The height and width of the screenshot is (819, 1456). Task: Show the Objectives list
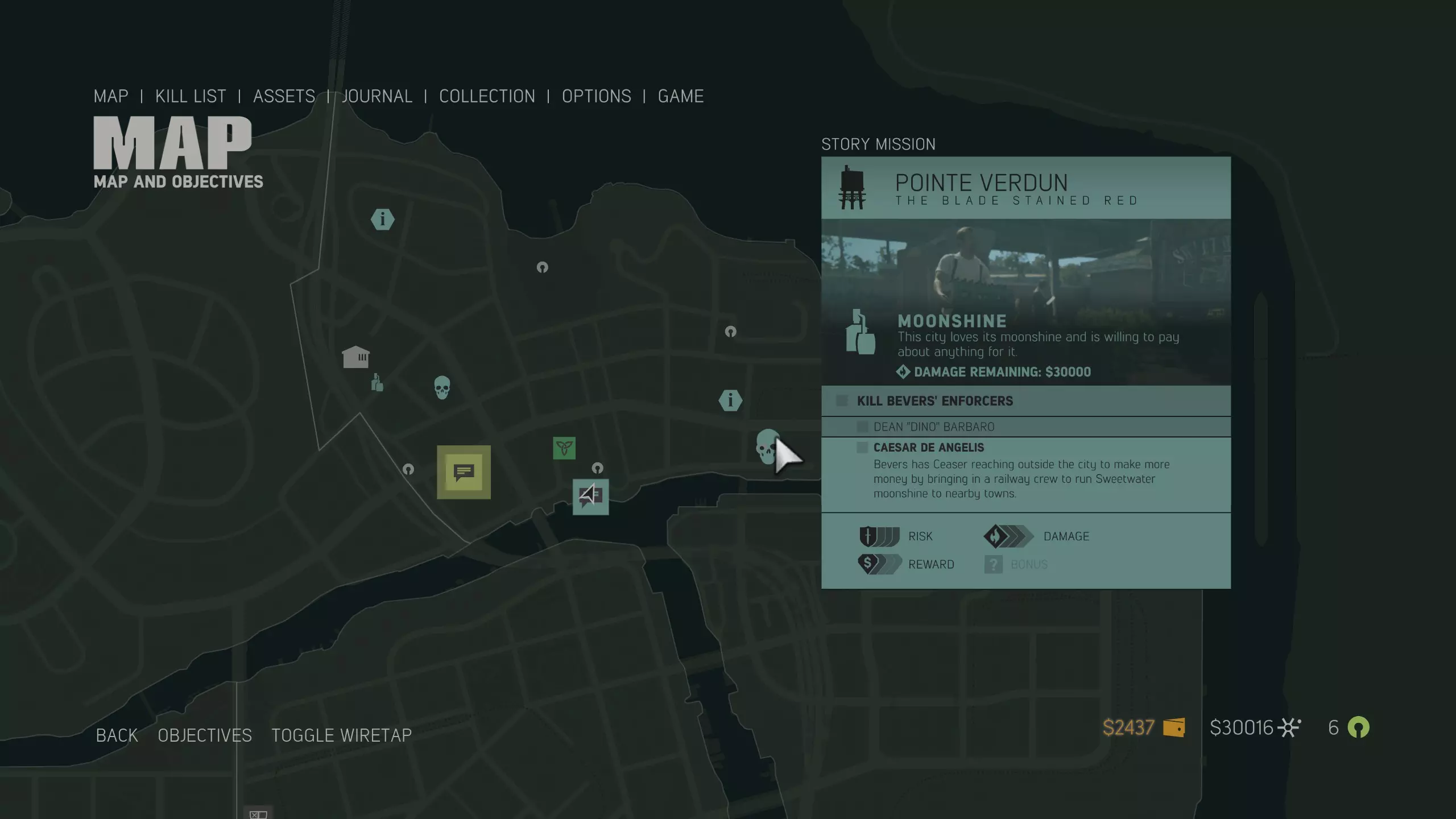205,735
